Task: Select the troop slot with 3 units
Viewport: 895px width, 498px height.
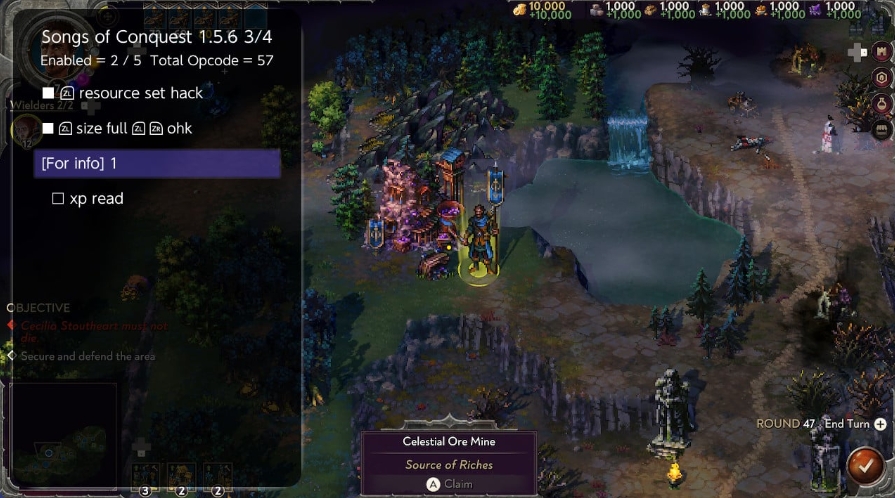Action: (146, 475)
